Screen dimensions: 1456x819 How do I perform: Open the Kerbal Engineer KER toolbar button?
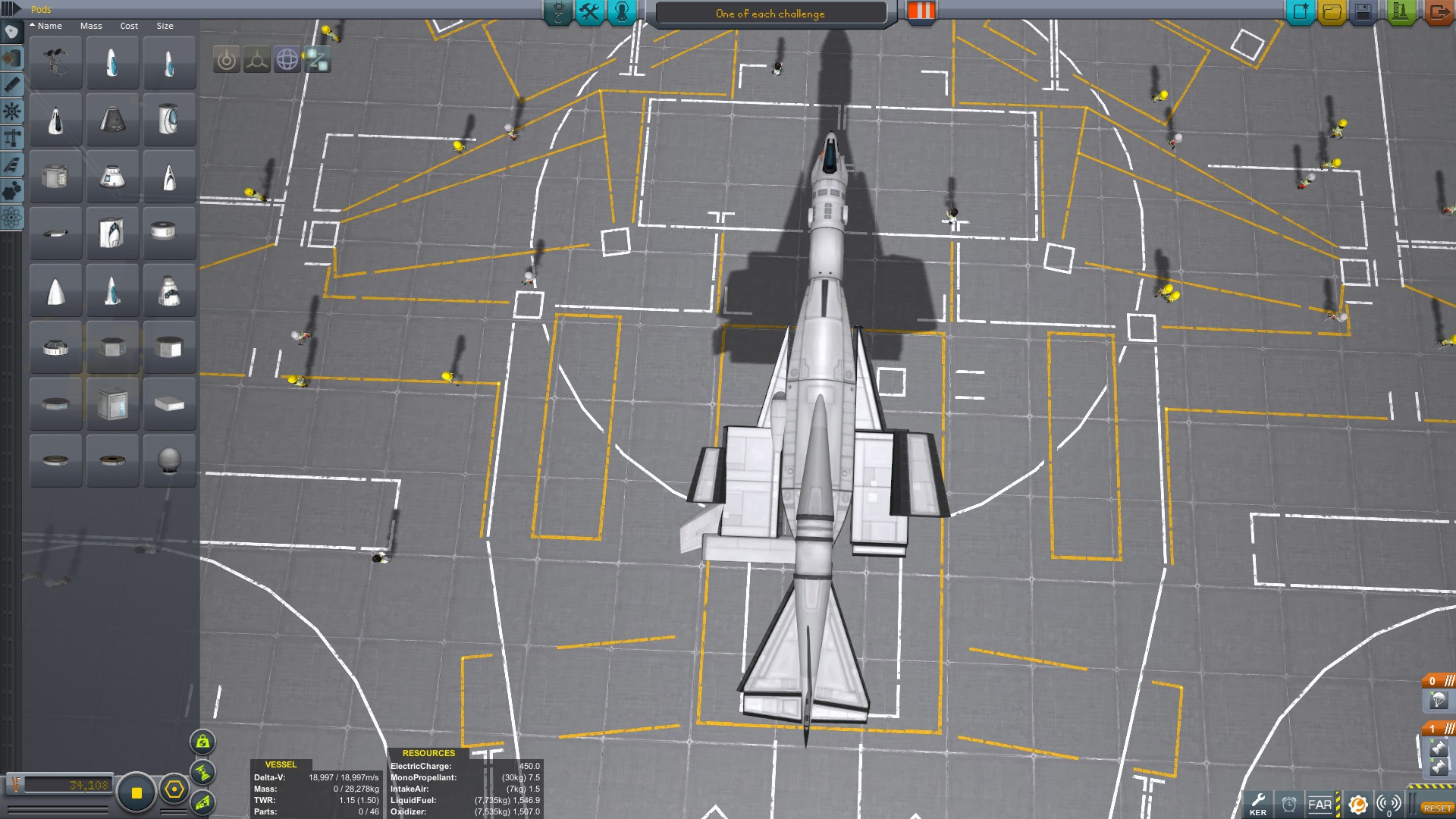click(x=1257, y=804)
